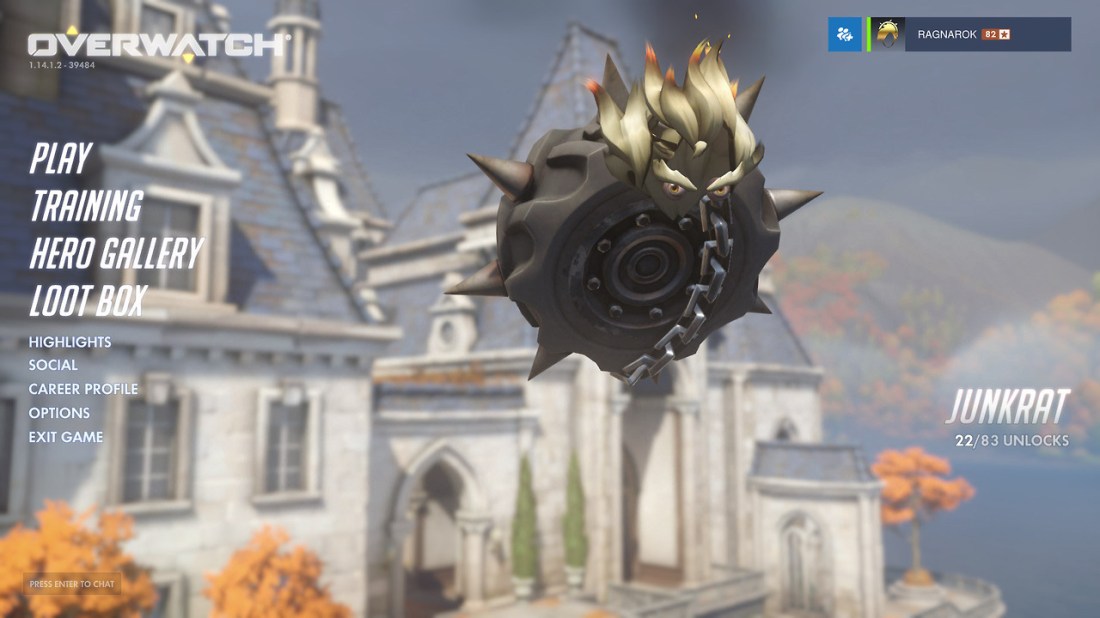Viewport: 1100px width, 618px height.
Task: Show the Career Profile
Action: 83,389
